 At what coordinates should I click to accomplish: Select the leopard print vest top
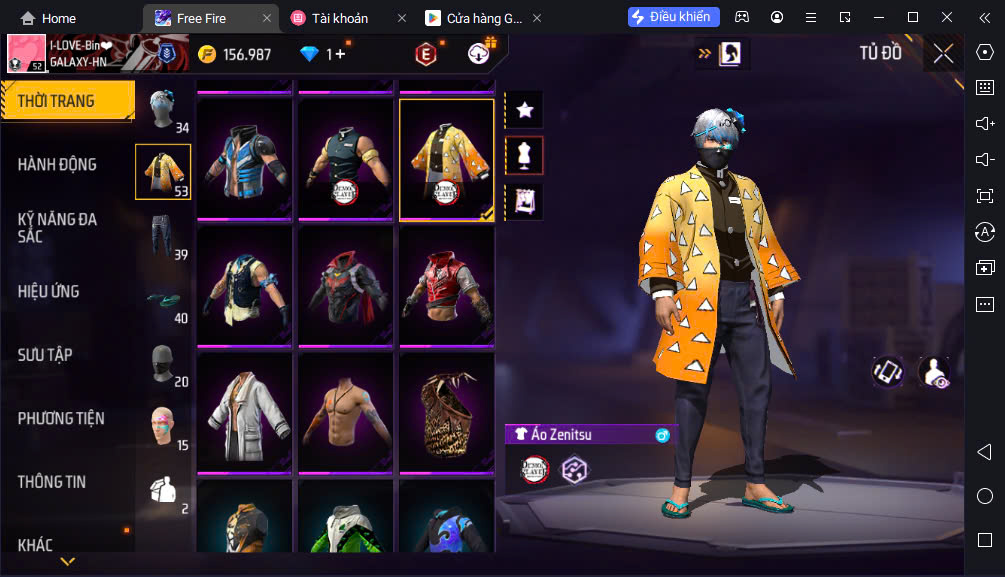[x=447, y=411]
